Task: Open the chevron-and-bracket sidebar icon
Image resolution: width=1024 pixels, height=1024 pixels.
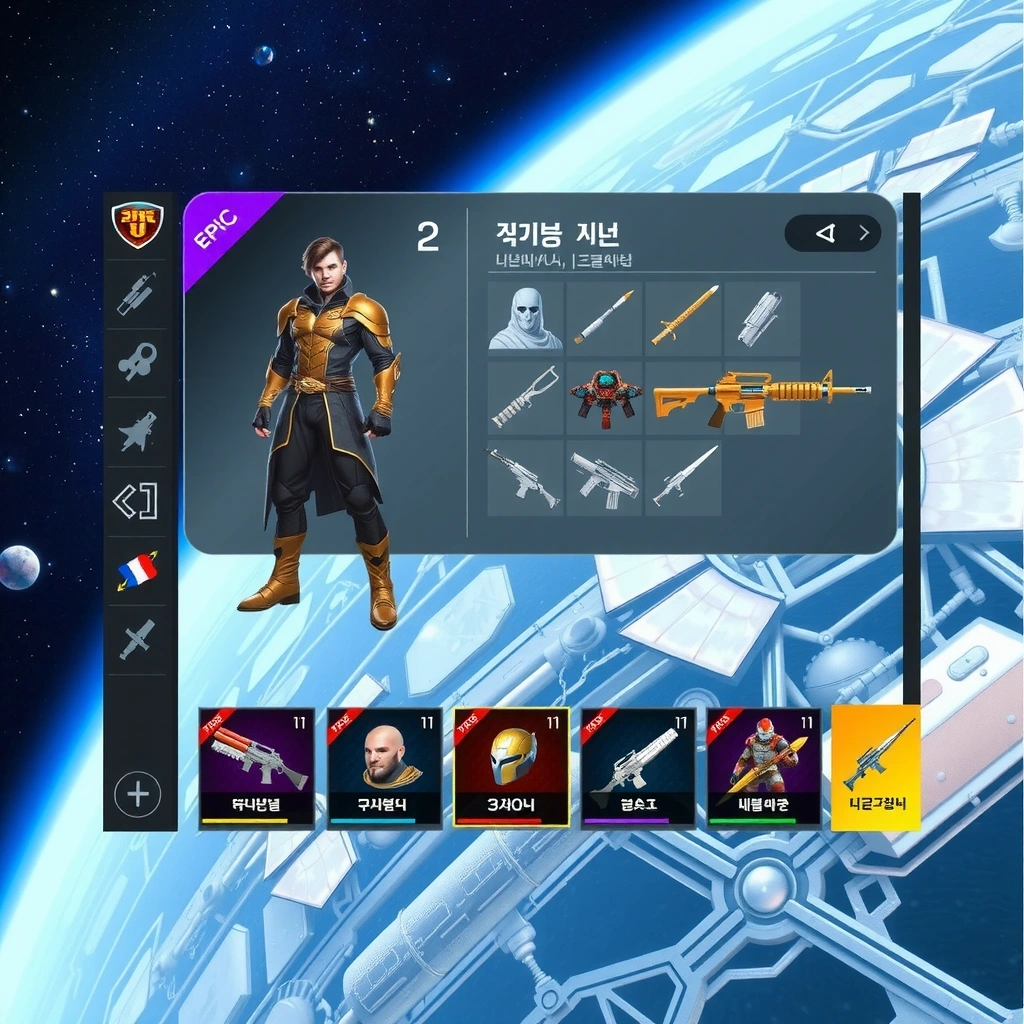Action: [x=138, y=501]
